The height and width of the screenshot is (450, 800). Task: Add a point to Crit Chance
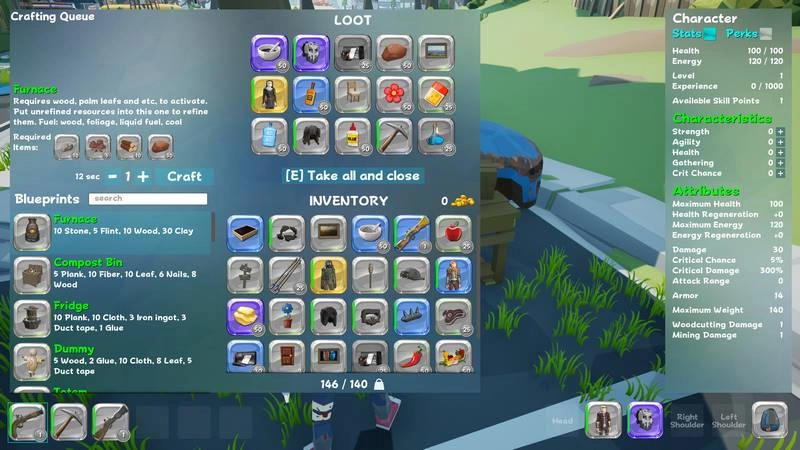click(780, 174)
